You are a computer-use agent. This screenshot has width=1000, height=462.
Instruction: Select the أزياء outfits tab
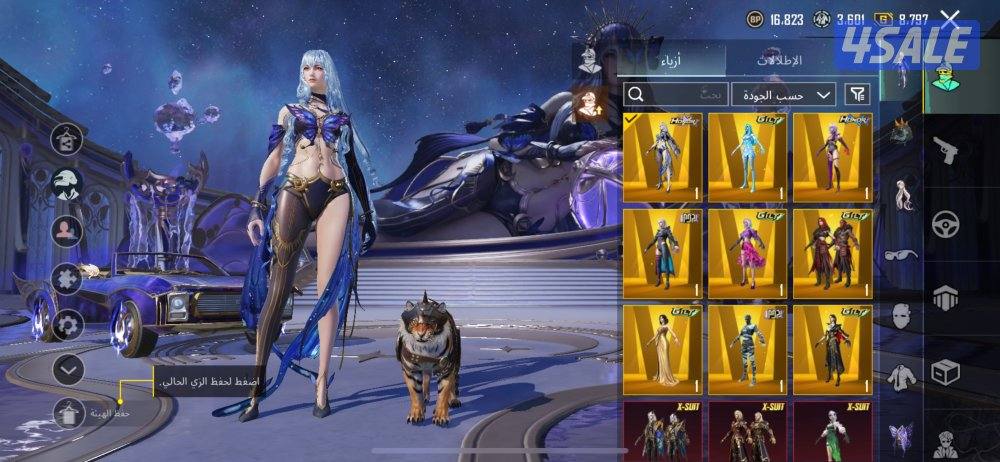click(669, 61)
